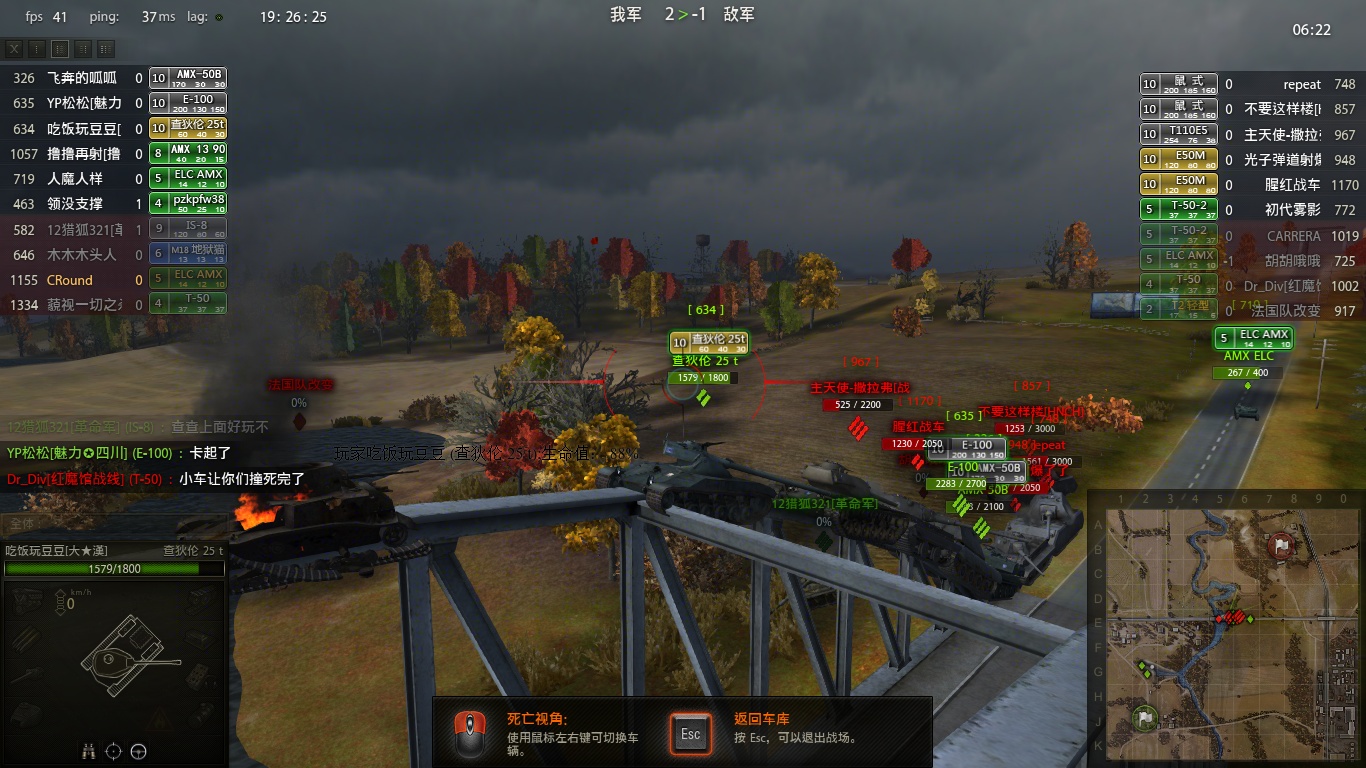The width and height of the screenshot is (1366, 768).
Task: Close the player list with the X button
Action: [x=14, y=48]
